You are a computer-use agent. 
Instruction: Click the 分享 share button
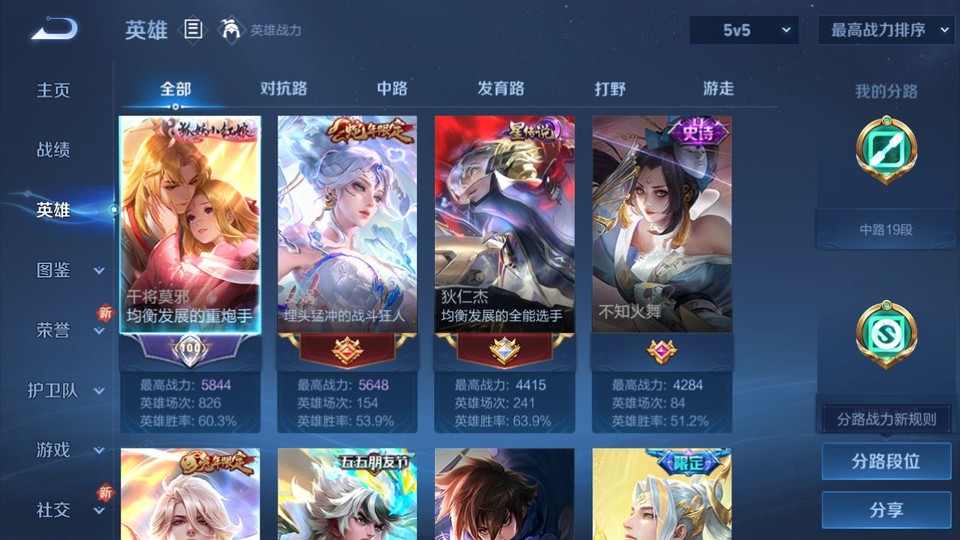coord(886,510)
